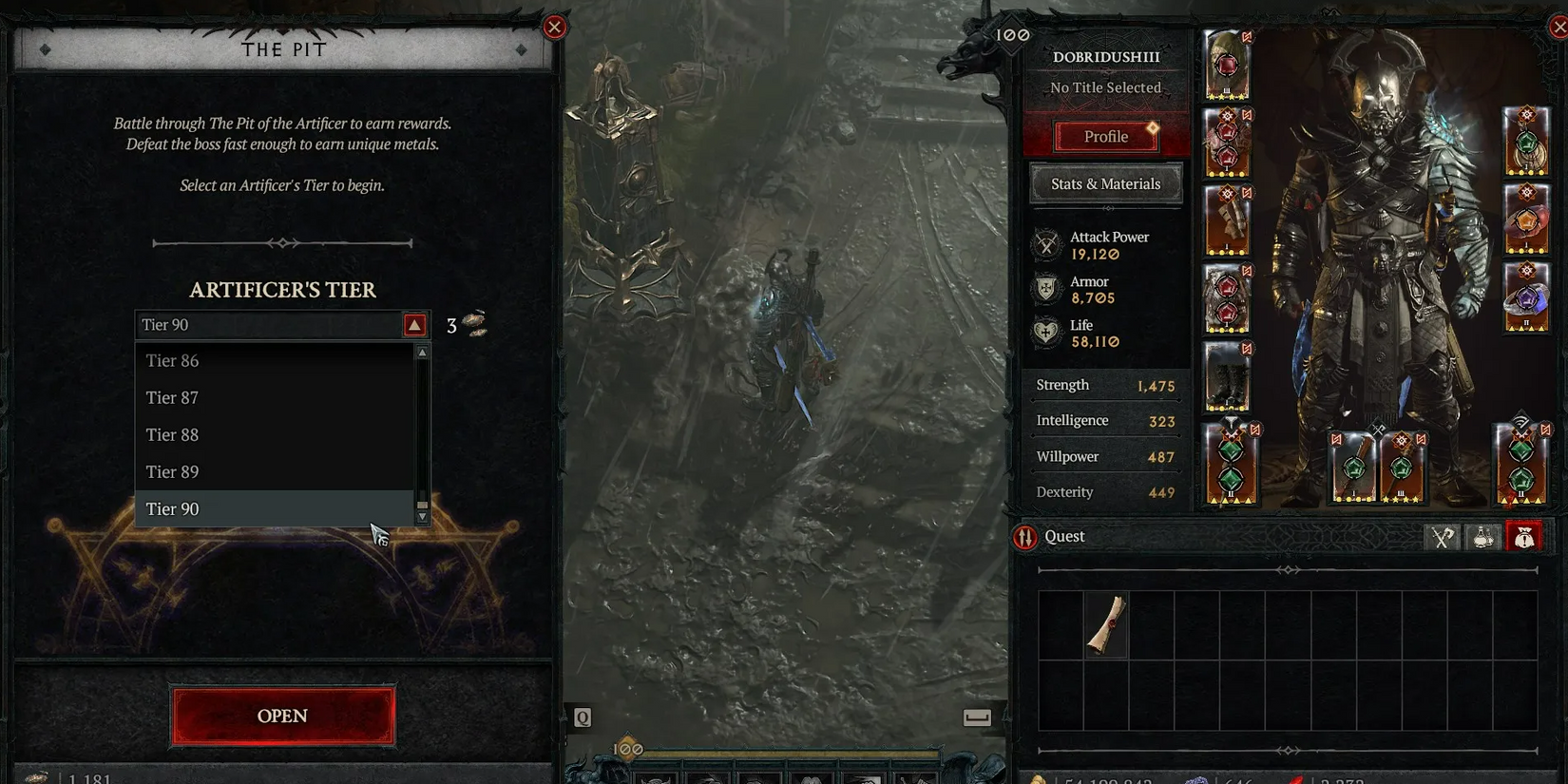Switch to the consumables flask tab

(1483, 538)
